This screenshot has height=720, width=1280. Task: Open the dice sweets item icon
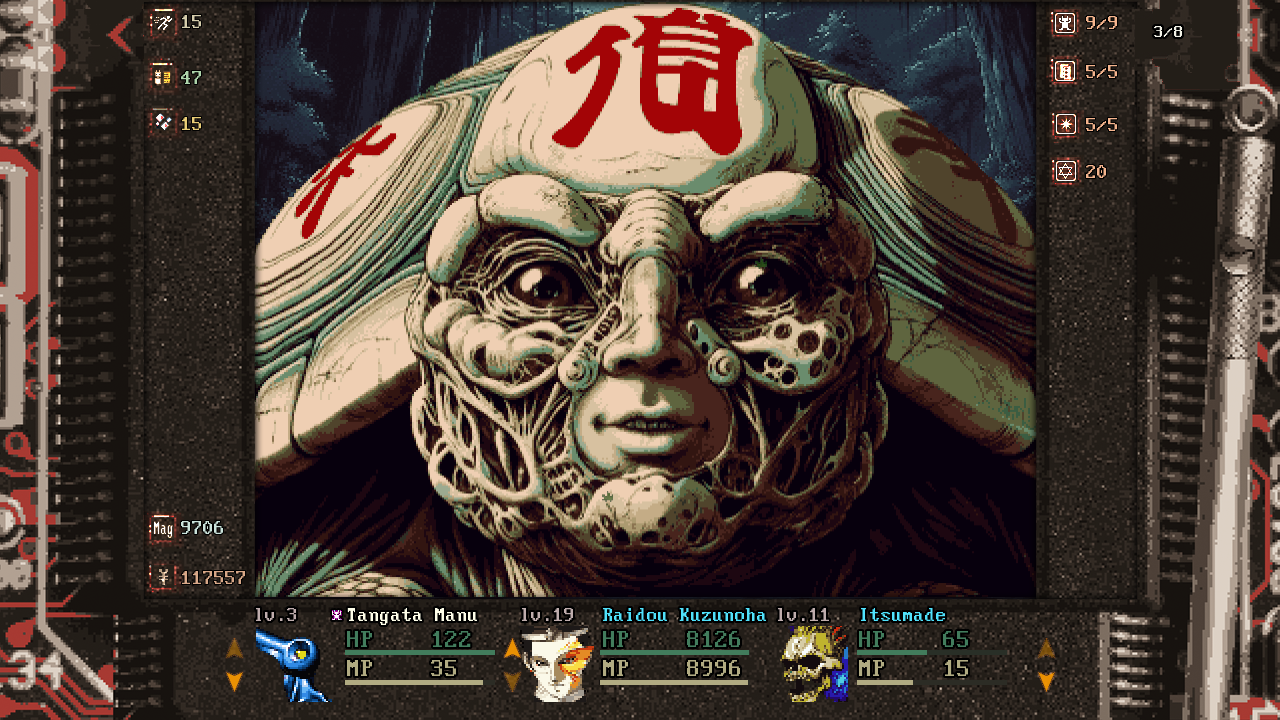[163, 124]
